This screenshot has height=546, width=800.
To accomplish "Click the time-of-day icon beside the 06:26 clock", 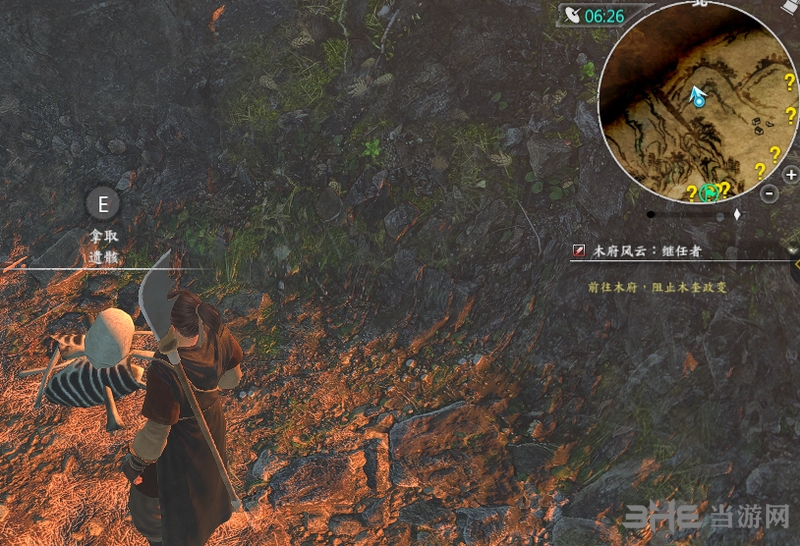I will 572,15.
